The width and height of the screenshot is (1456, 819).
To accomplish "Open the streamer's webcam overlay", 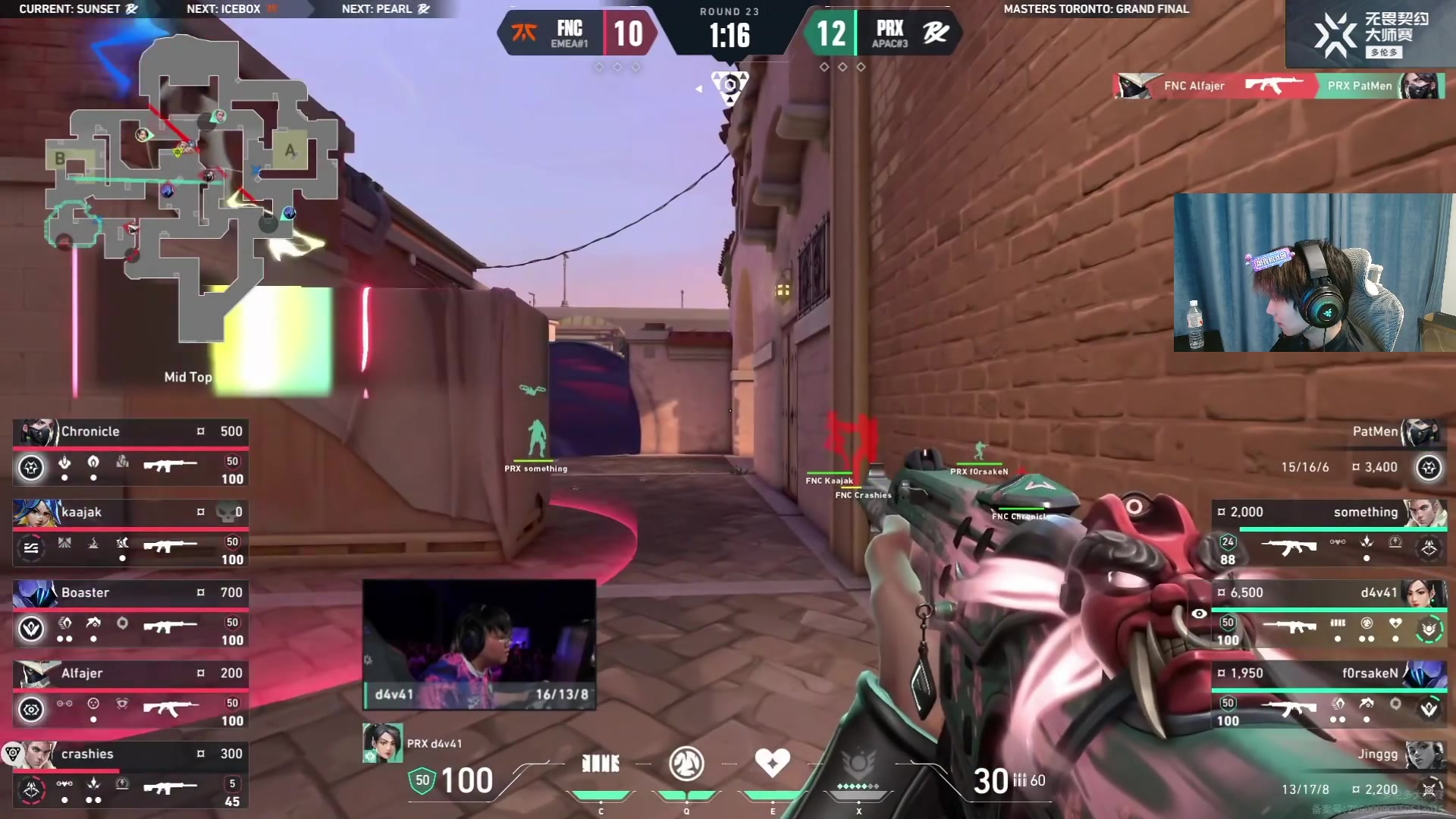I will click(x=1313, y=272).
